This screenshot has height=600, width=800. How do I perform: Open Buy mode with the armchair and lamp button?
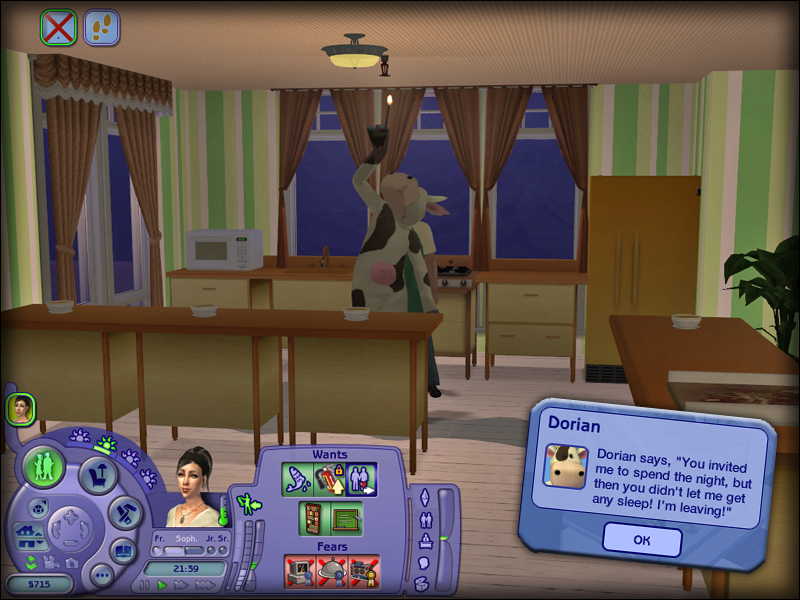(x=99, y=474)
